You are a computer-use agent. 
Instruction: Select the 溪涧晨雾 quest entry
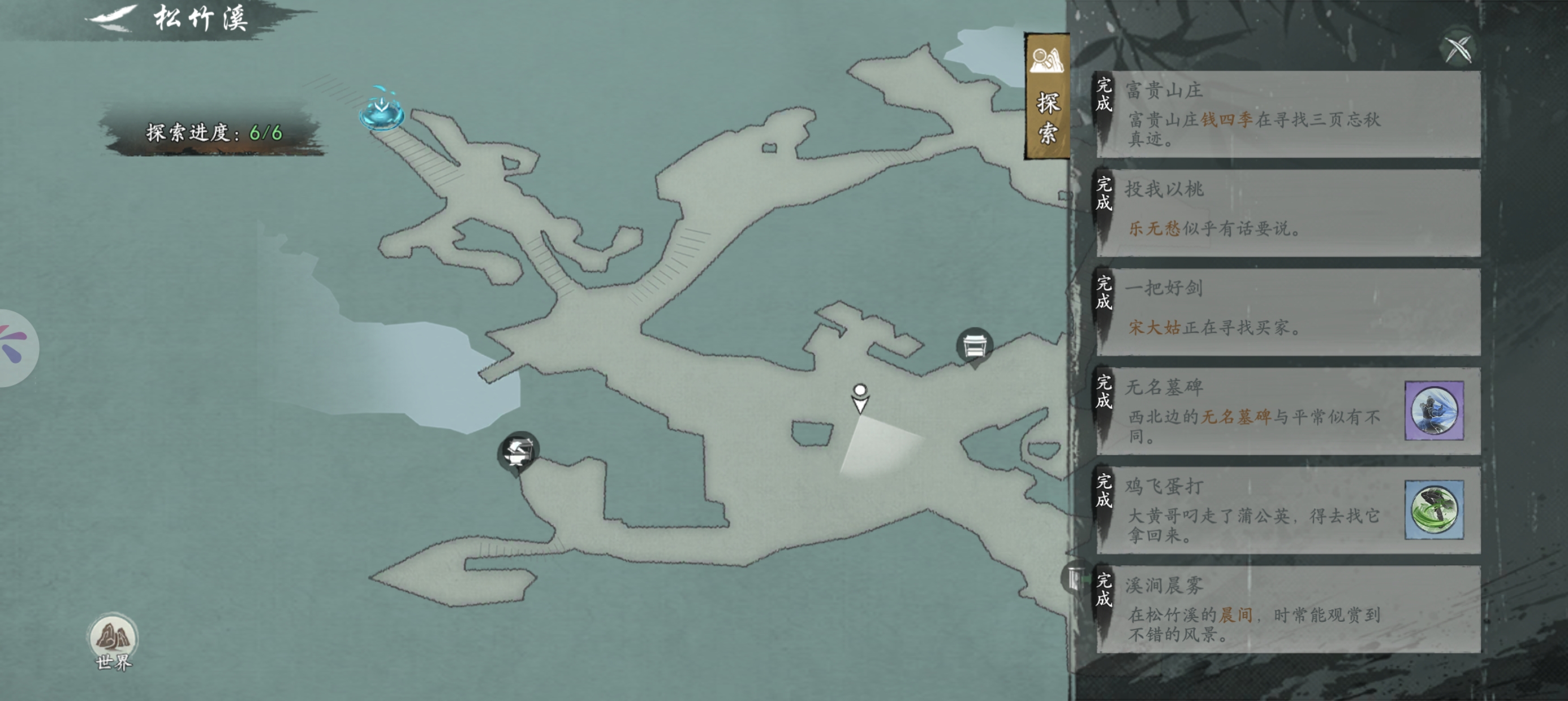tap(1287, 609)
